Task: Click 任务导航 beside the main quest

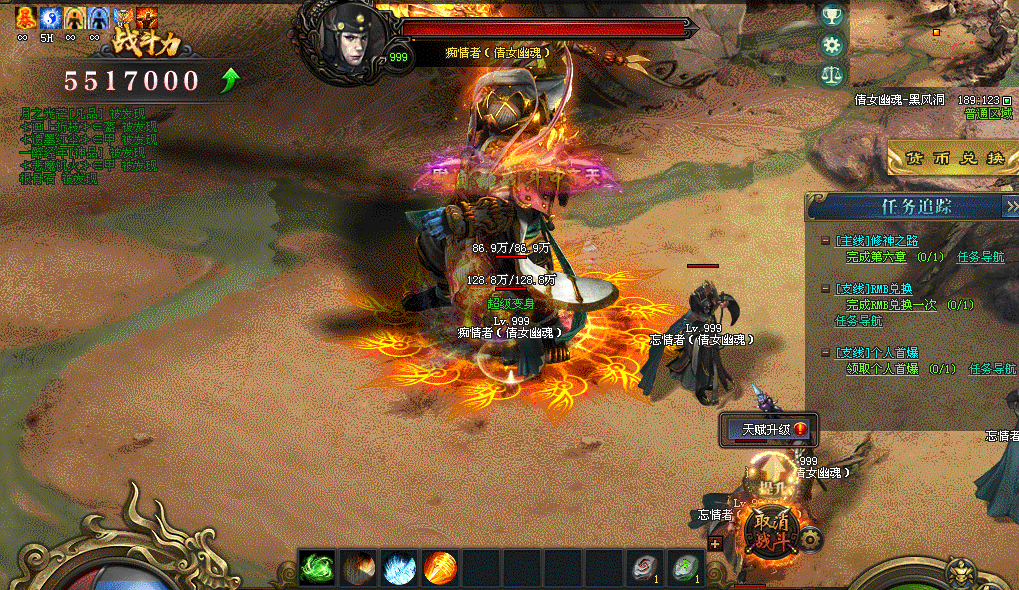Action: pos(980,257)
